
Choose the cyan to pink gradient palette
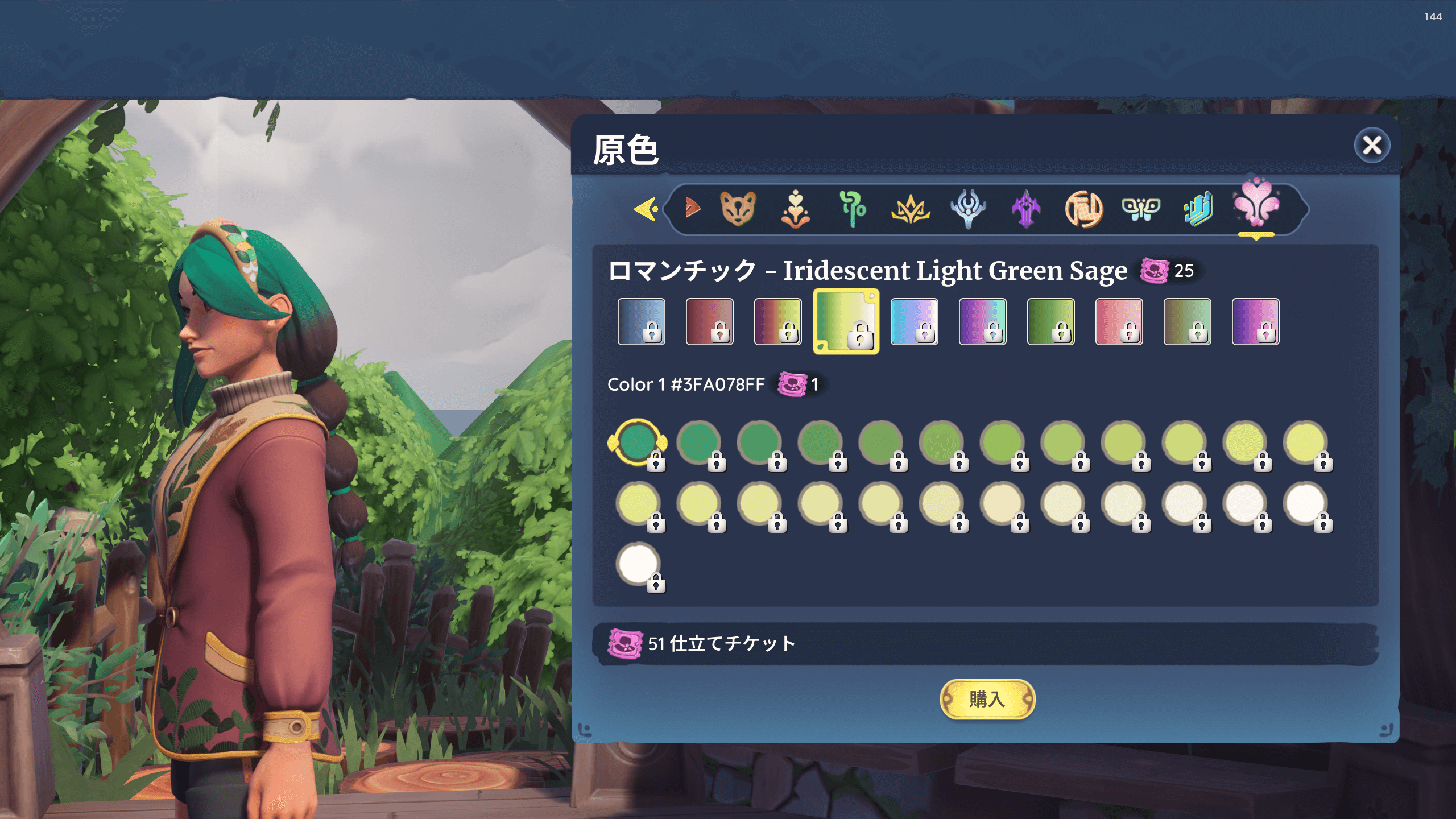click(914, 321)
